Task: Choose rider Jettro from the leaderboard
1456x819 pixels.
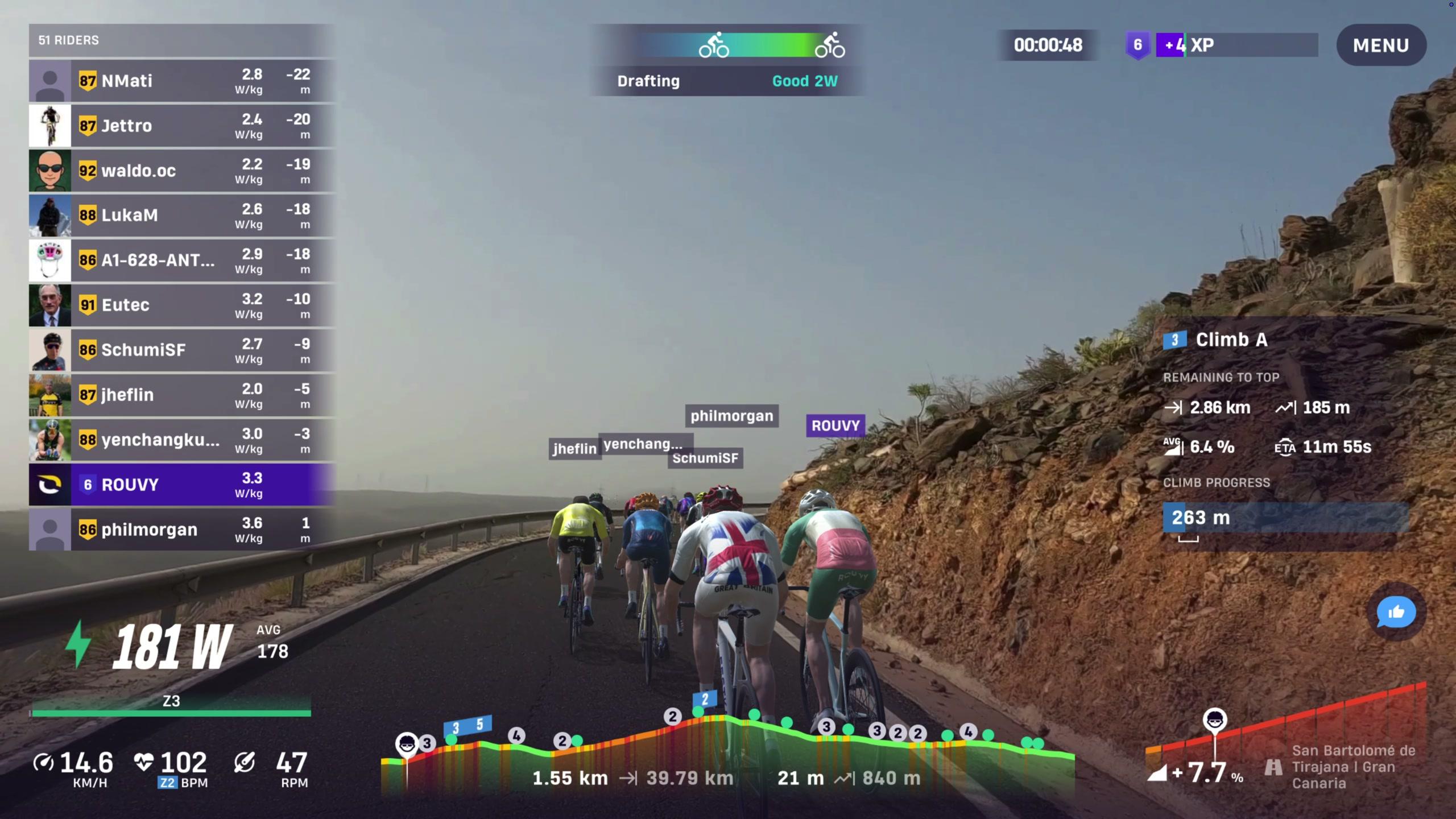Action: pyautogui.click(x=182, y=126)
